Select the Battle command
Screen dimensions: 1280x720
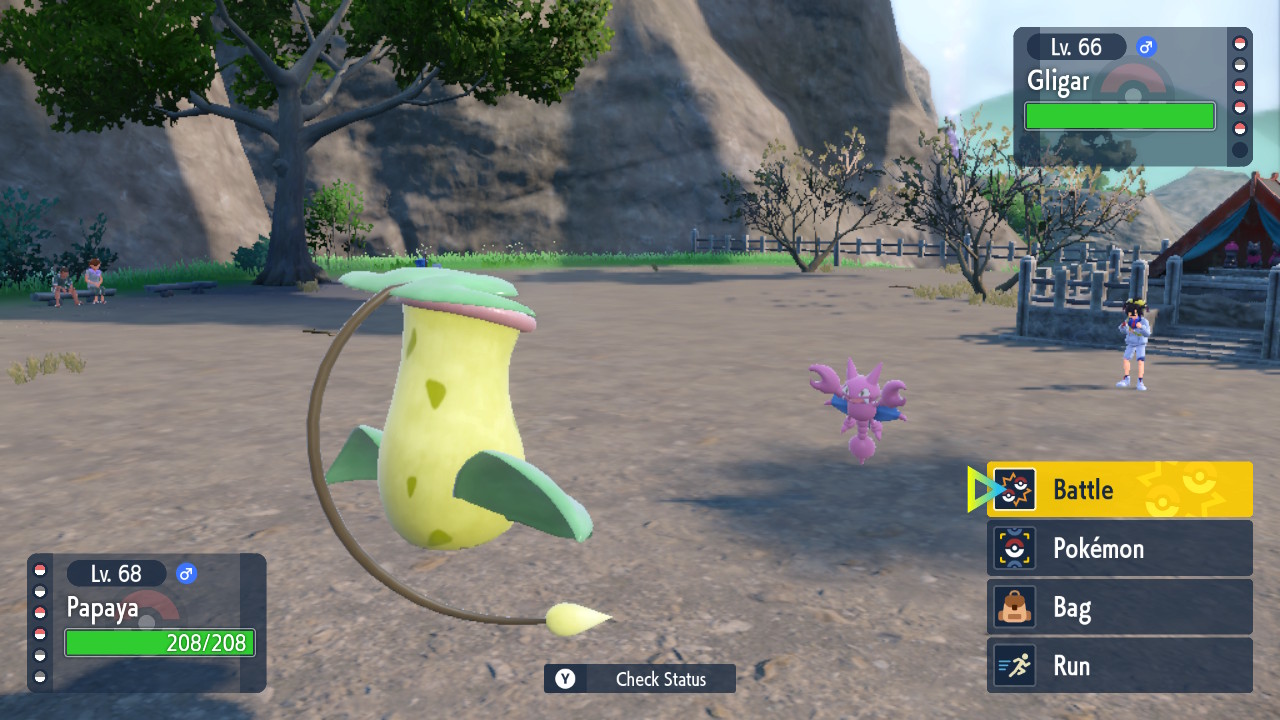pos(1119,489)
